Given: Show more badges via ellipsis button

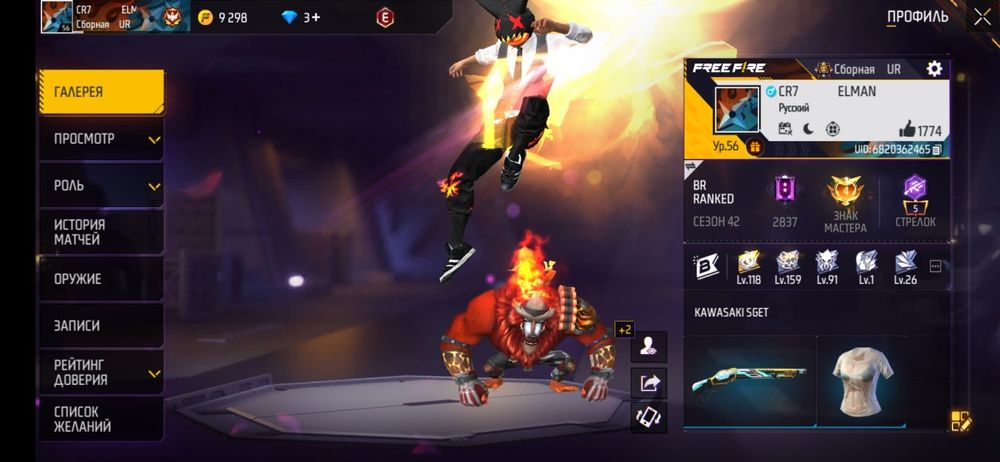Looking at the screenshot, I should coord(936,266).
